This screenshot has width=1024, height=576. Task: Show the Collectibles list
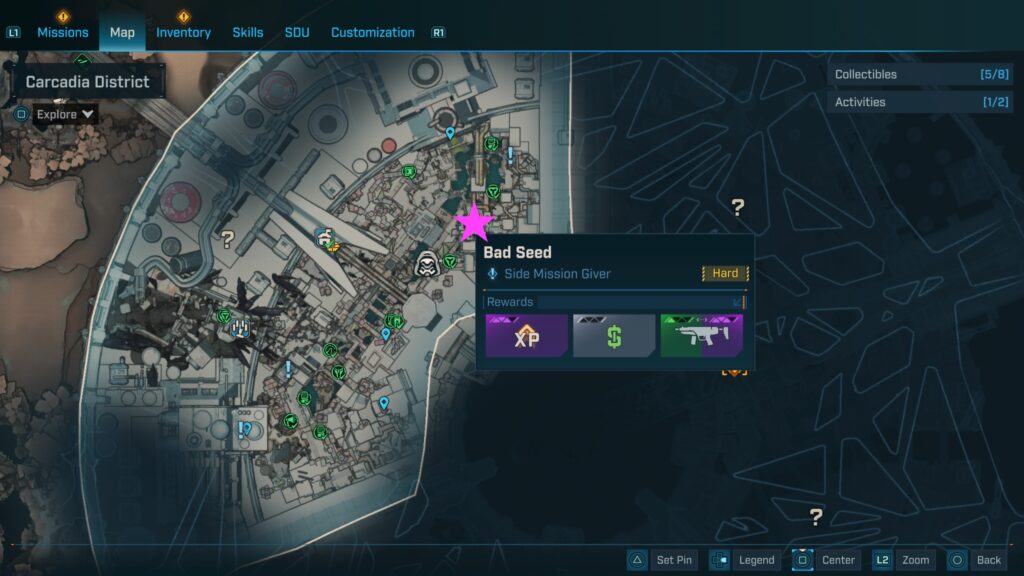pos(922,74)
